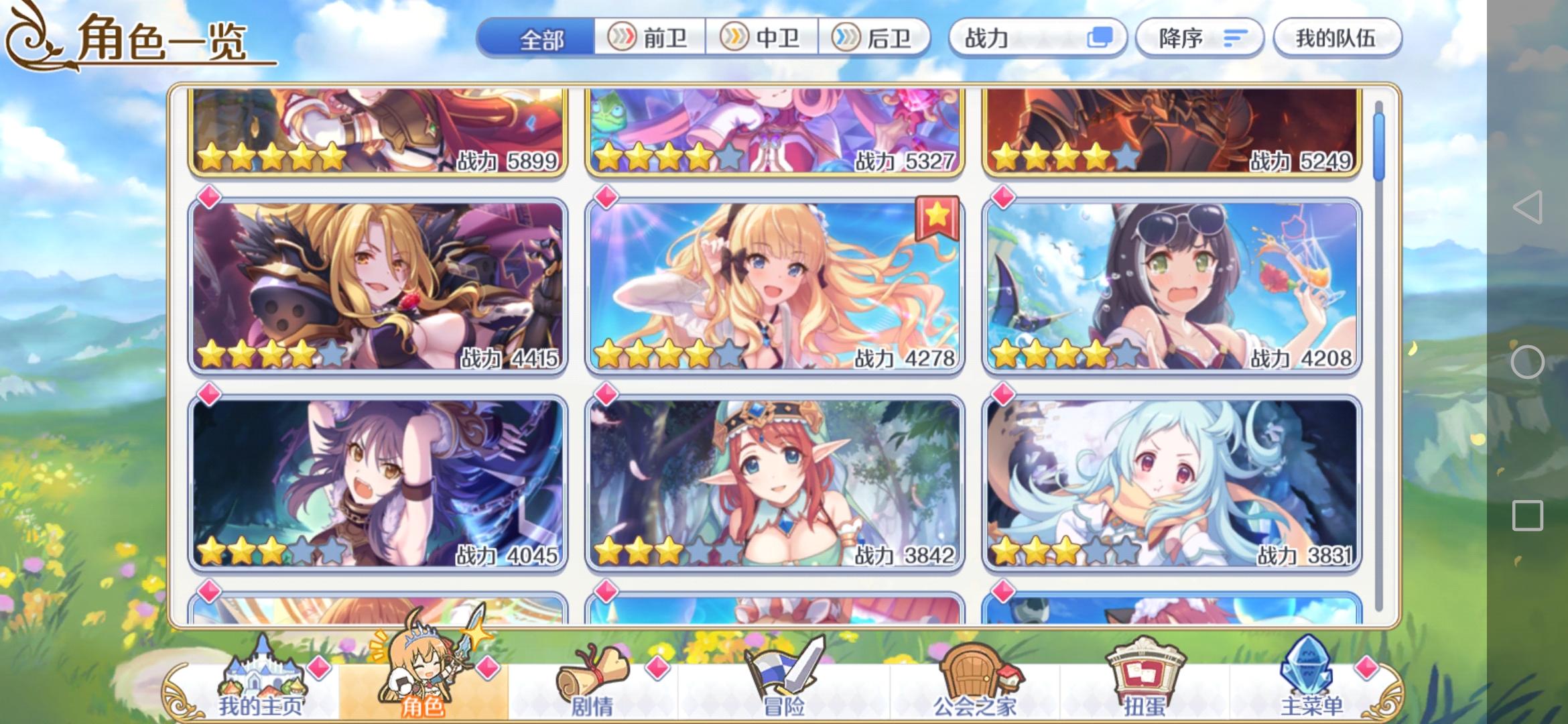Select the 前卫 vanguard filter
Image resolution: width=1568 pixels, height=724 pixels.
[x=649, y=38]
